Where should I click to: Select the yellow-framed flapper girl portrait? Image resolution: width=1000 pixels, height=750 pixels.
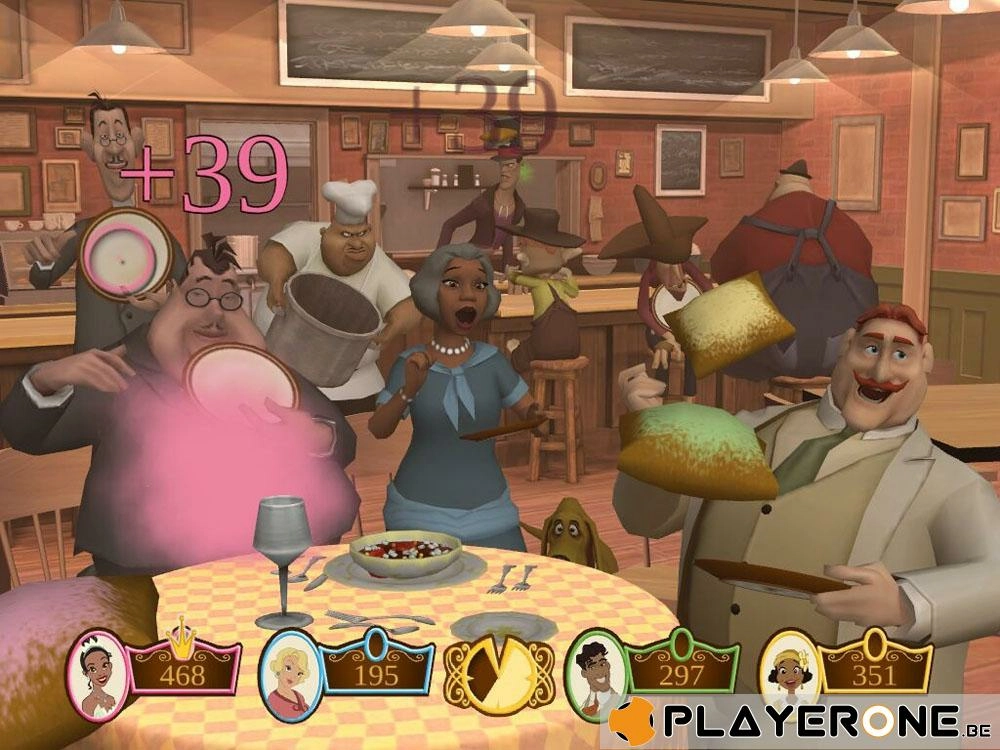point(790,668)
